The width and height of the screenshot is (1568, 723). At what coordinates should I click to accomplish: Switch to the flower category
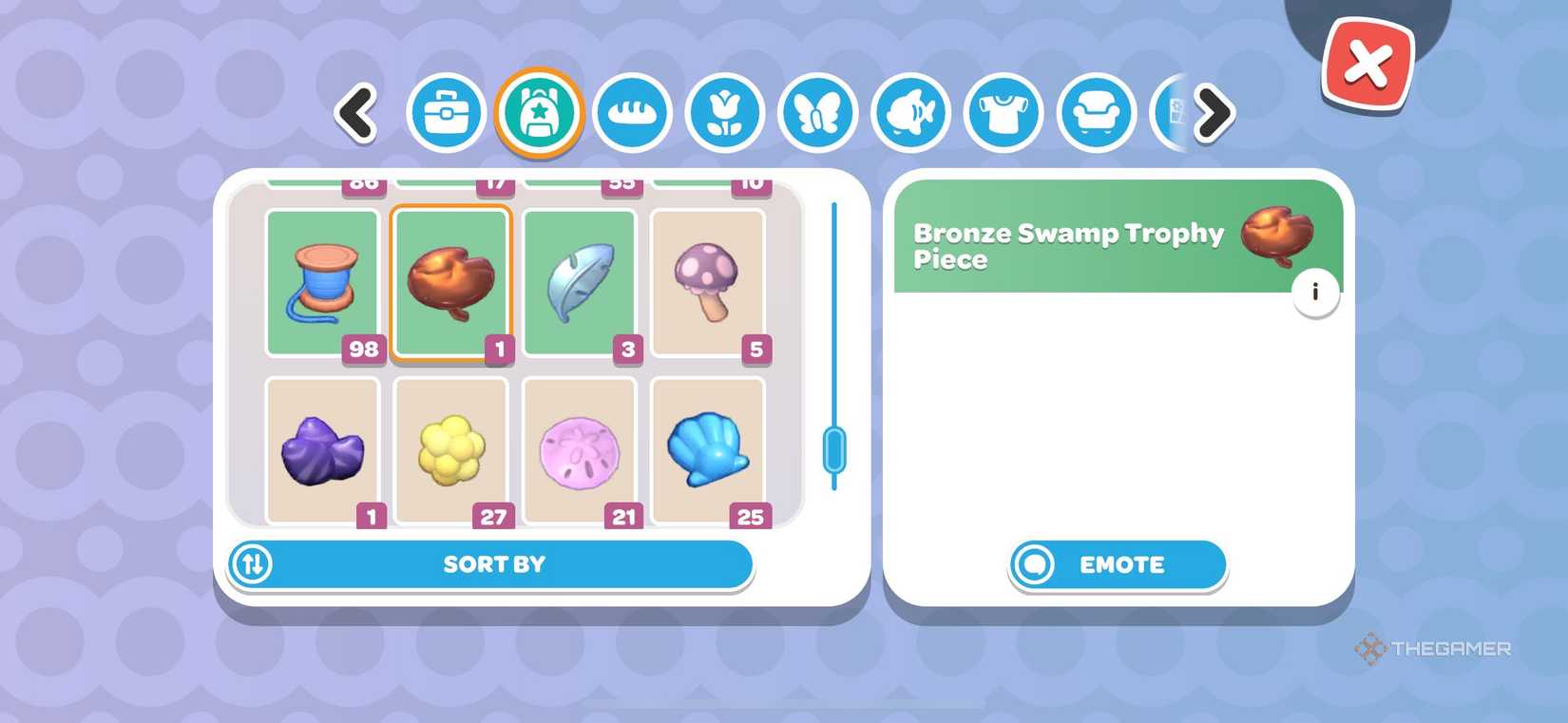tap(724, 112)
